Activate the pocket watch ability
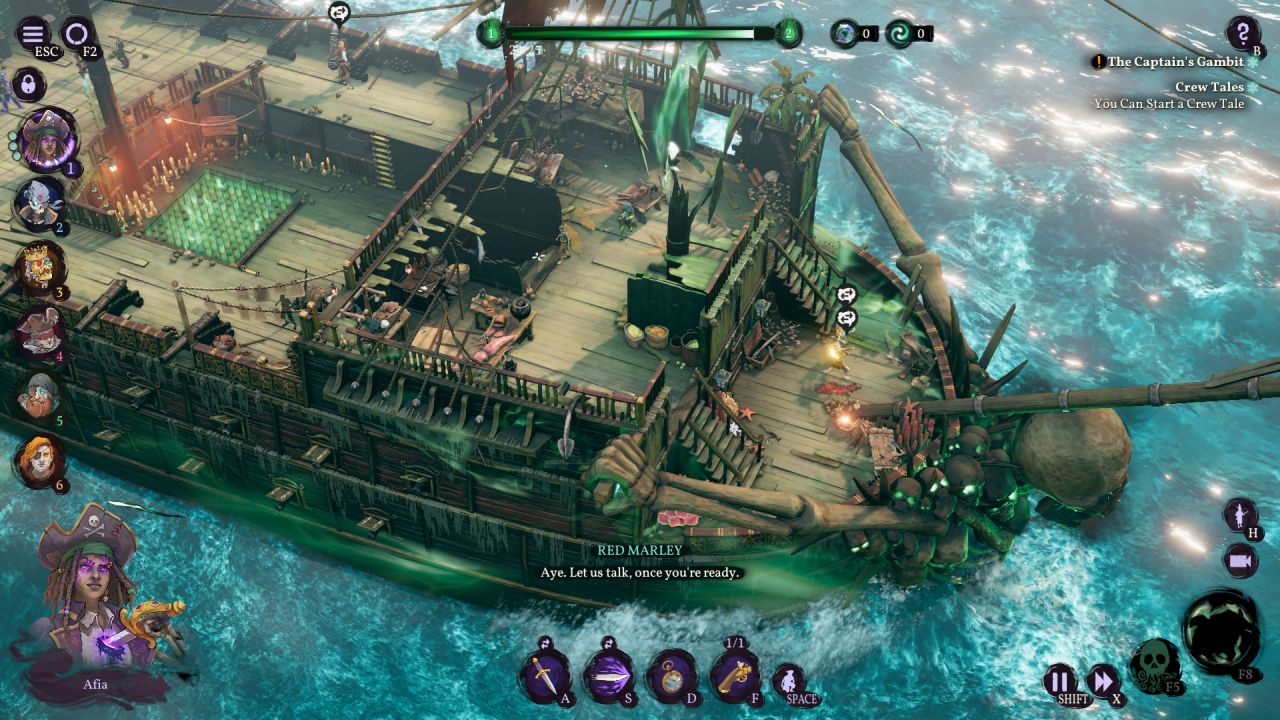The image size is (1280, 720). (671, 676)
